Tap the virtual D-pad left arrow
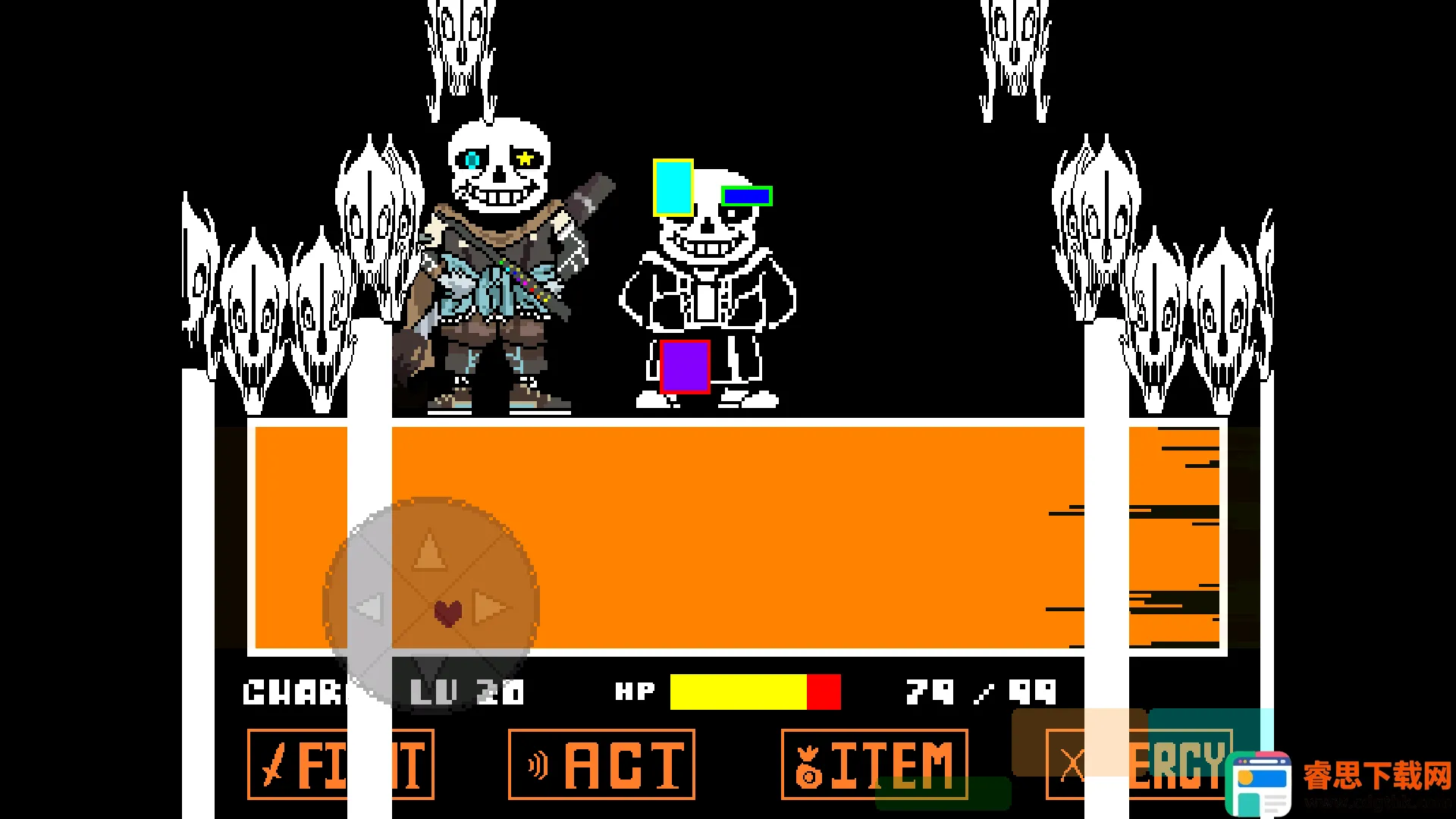The image size is (1456, 819). pyautogui.click(x=370, y=607)
